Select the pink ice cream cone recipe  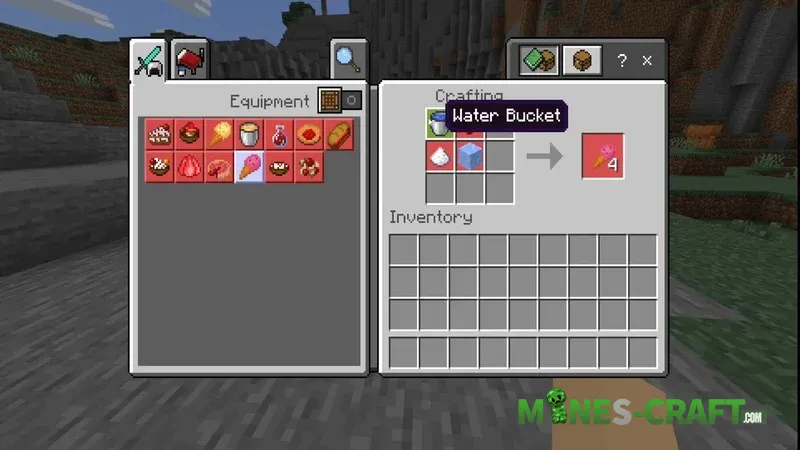point(250,166)
